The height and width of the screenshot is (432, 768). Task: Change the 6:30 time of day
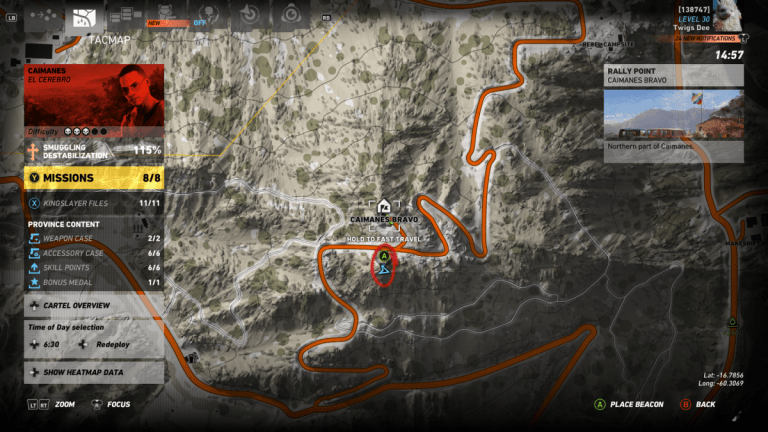point(50,343)
